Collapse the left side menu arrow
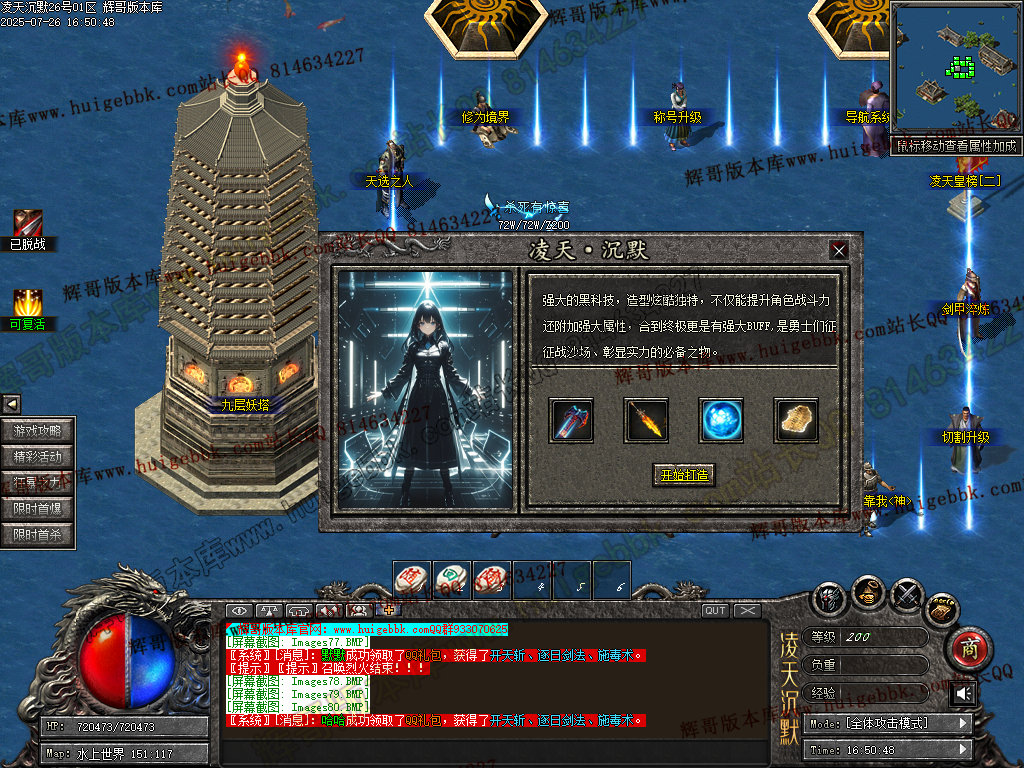Image resolution: width=1024 pixels, height=768 pixels. pos(11,404)
